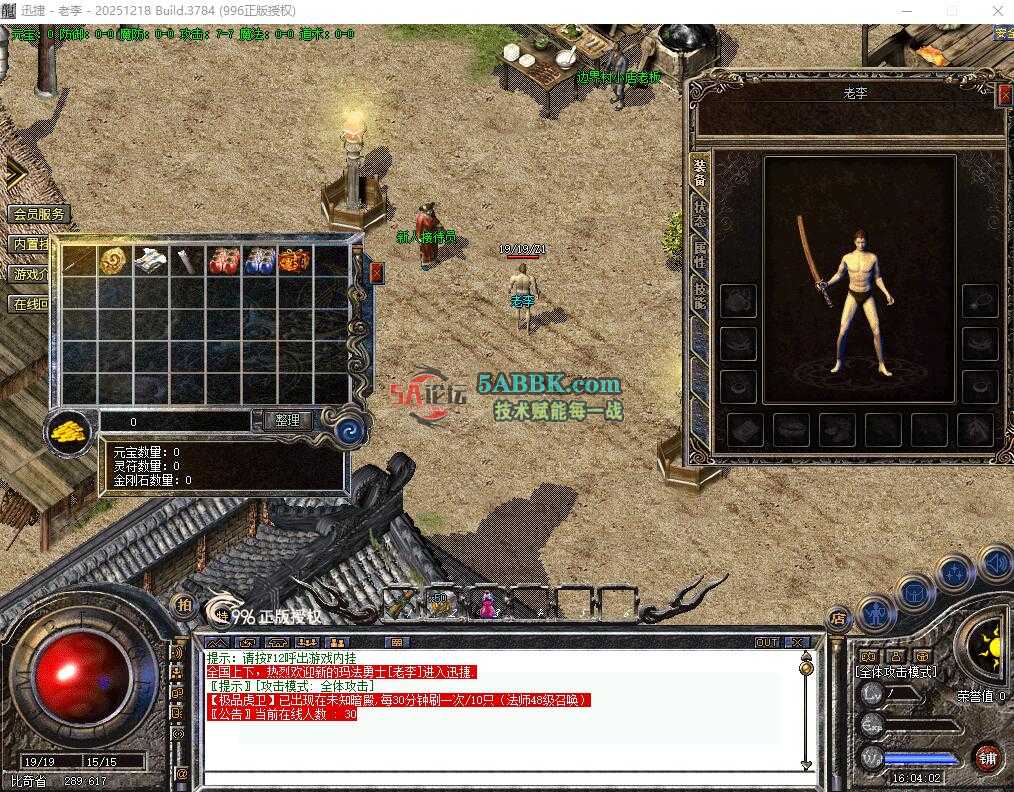Image resolution: width=1014 pixels, height=792 pixels.
Task: Click the 整理 sort button in the bag
Action: click(287, 421)
